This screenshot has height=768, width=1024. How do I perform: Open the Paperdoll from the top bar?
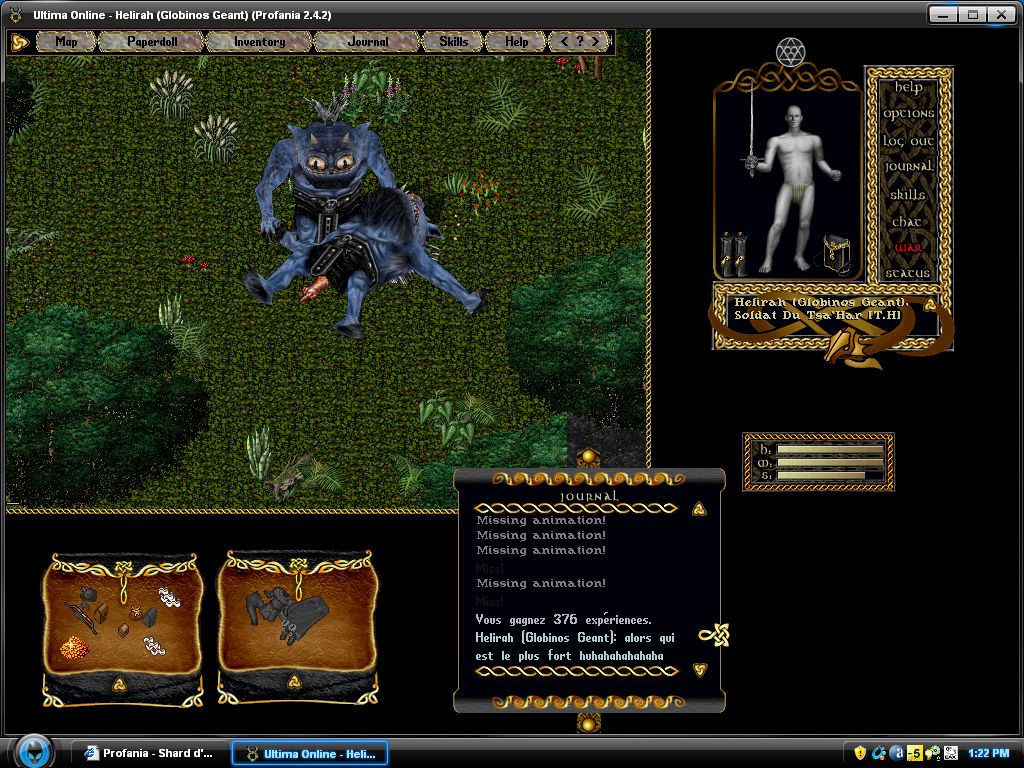151,42
